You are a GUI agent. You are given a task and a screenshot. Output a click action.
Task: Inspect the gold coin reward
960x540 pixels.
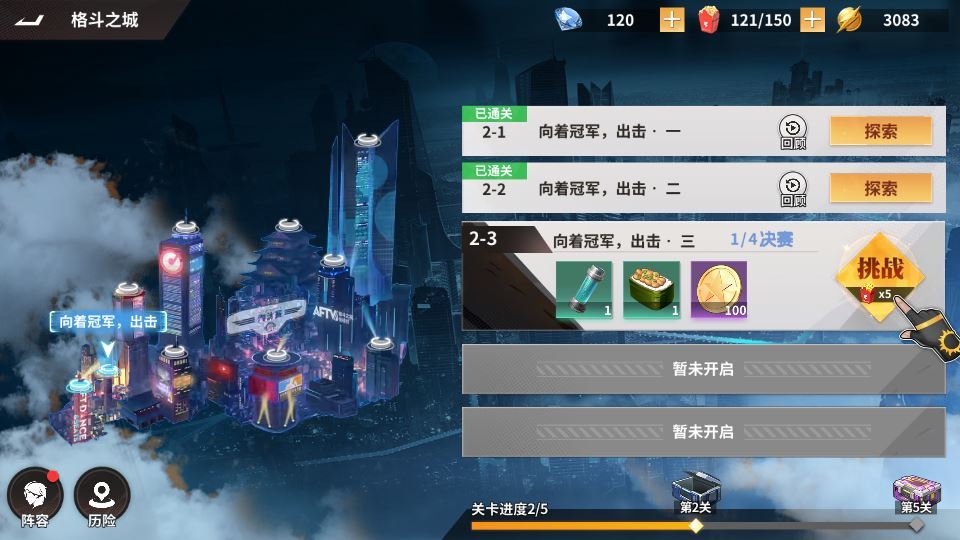pos(718,290)
